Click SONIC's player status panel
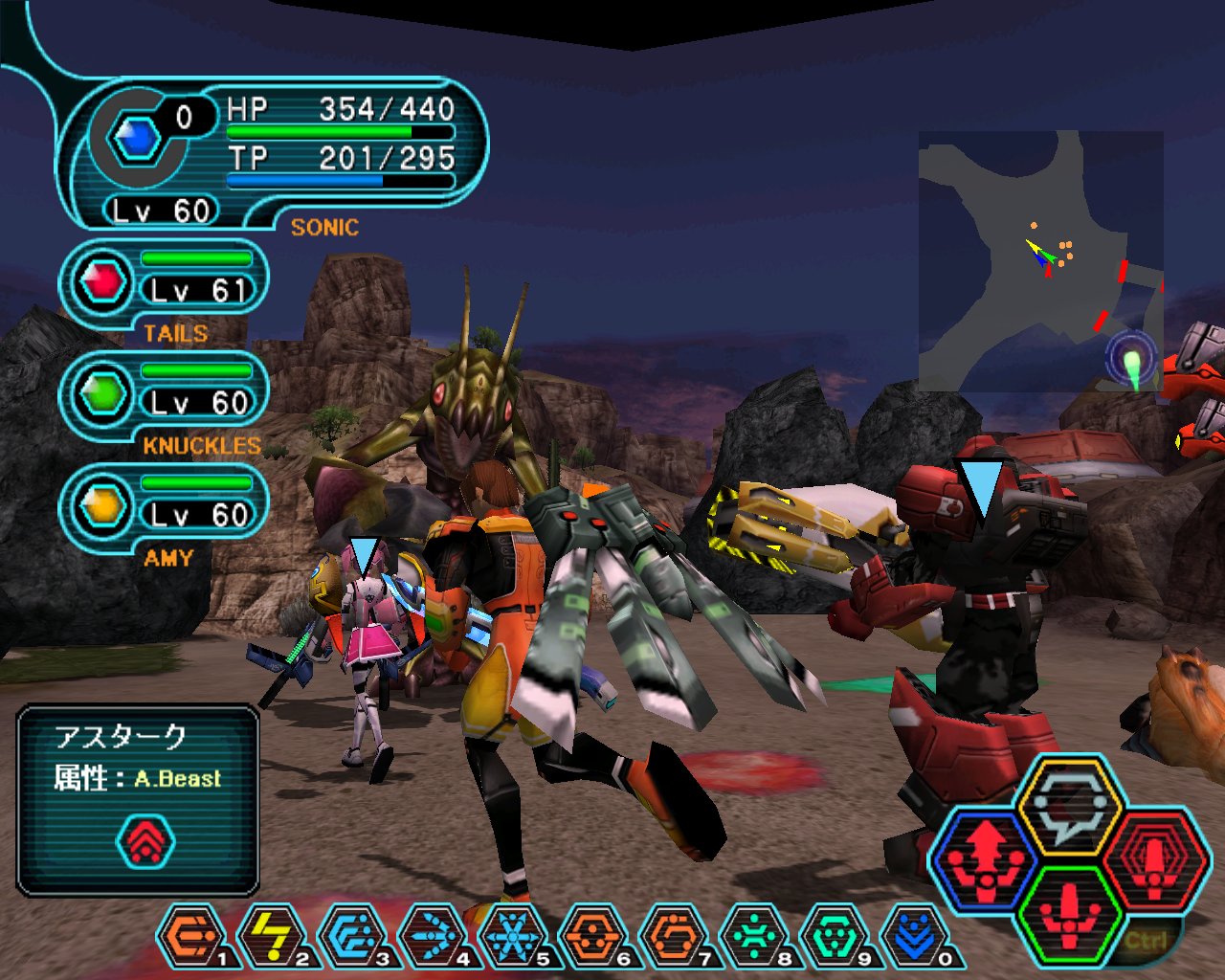1225x980 pixels. [x=273, y=153]
